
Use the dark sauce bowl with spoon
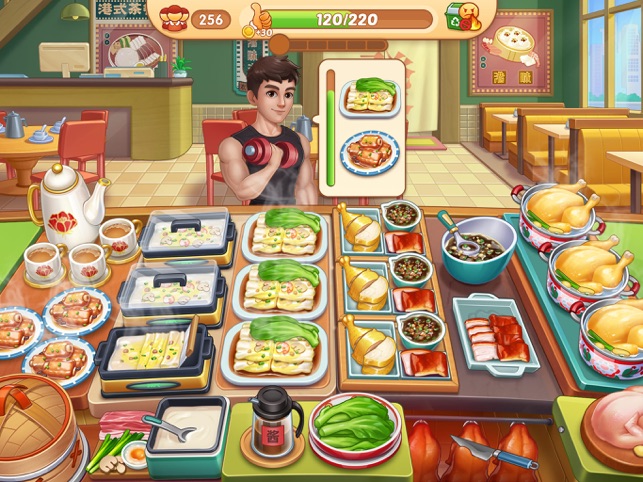(x=479, y=246)
